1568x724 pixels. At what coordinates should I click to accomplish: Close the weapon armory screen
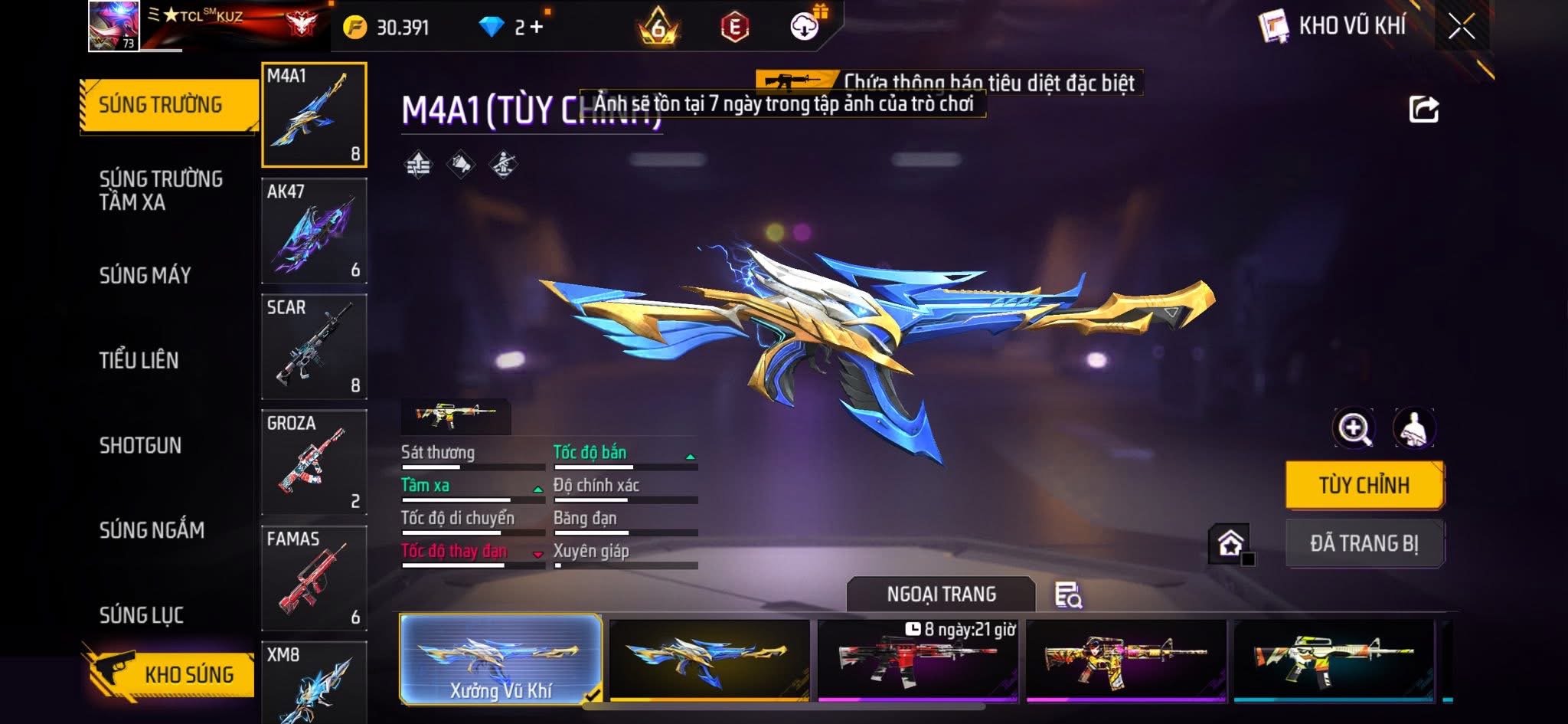click(1461, 28)
